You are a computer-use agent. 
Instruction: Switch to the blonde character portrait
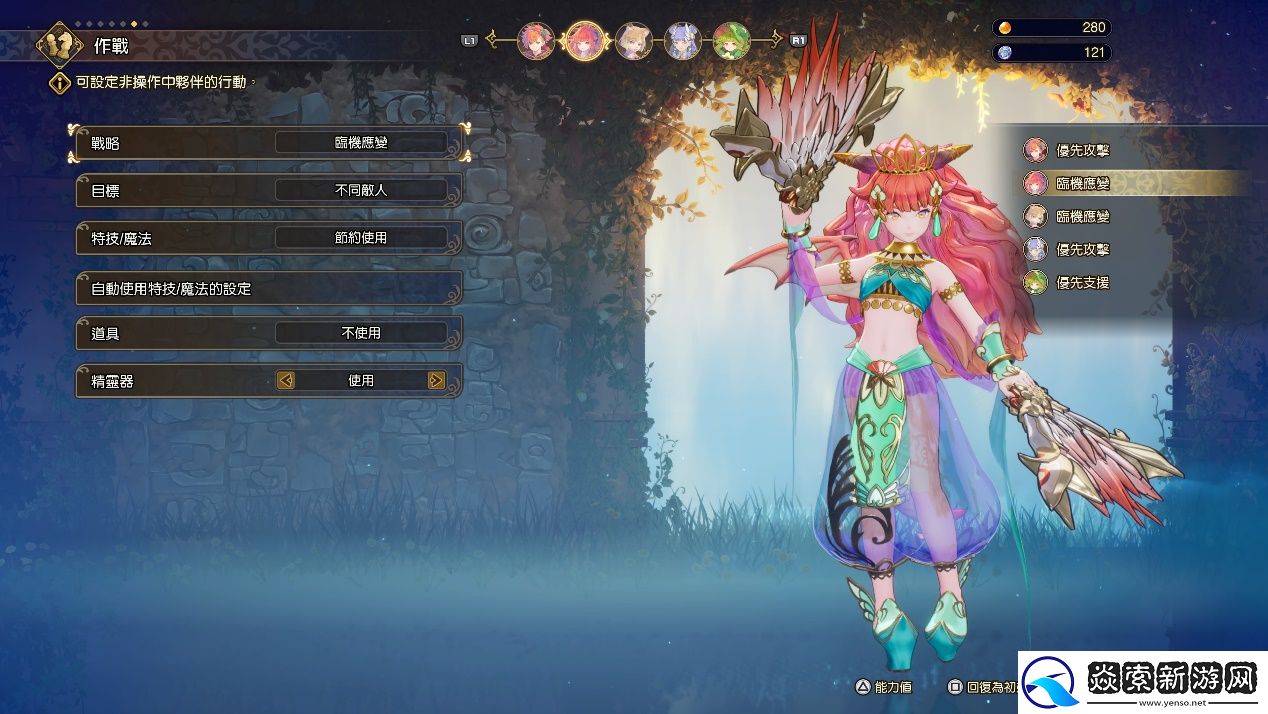[634, 41]
